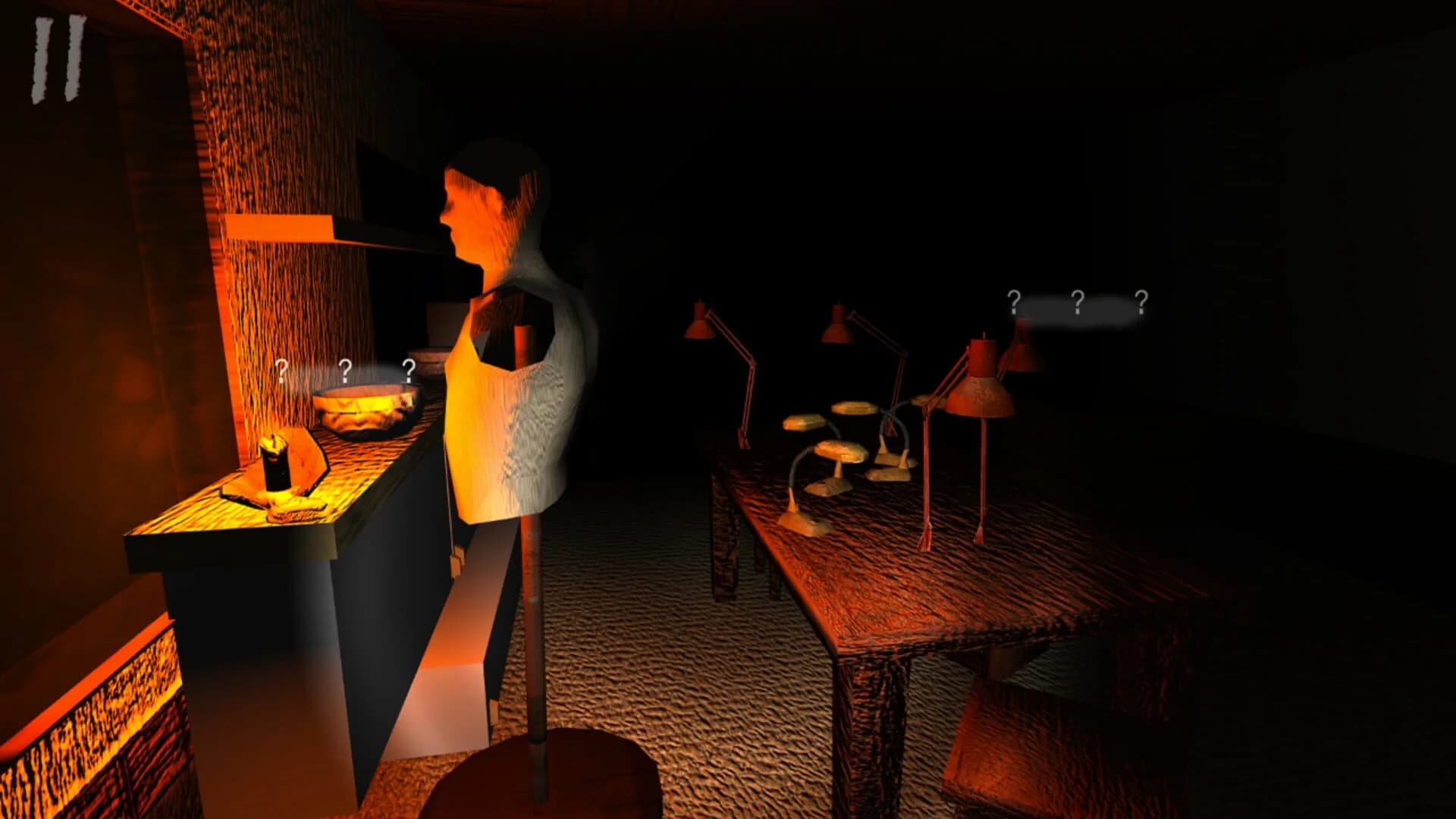Click the middle question mark above the bowl
The height and width of the screenshot is (819, 1456).
click(x=345, y=369)
